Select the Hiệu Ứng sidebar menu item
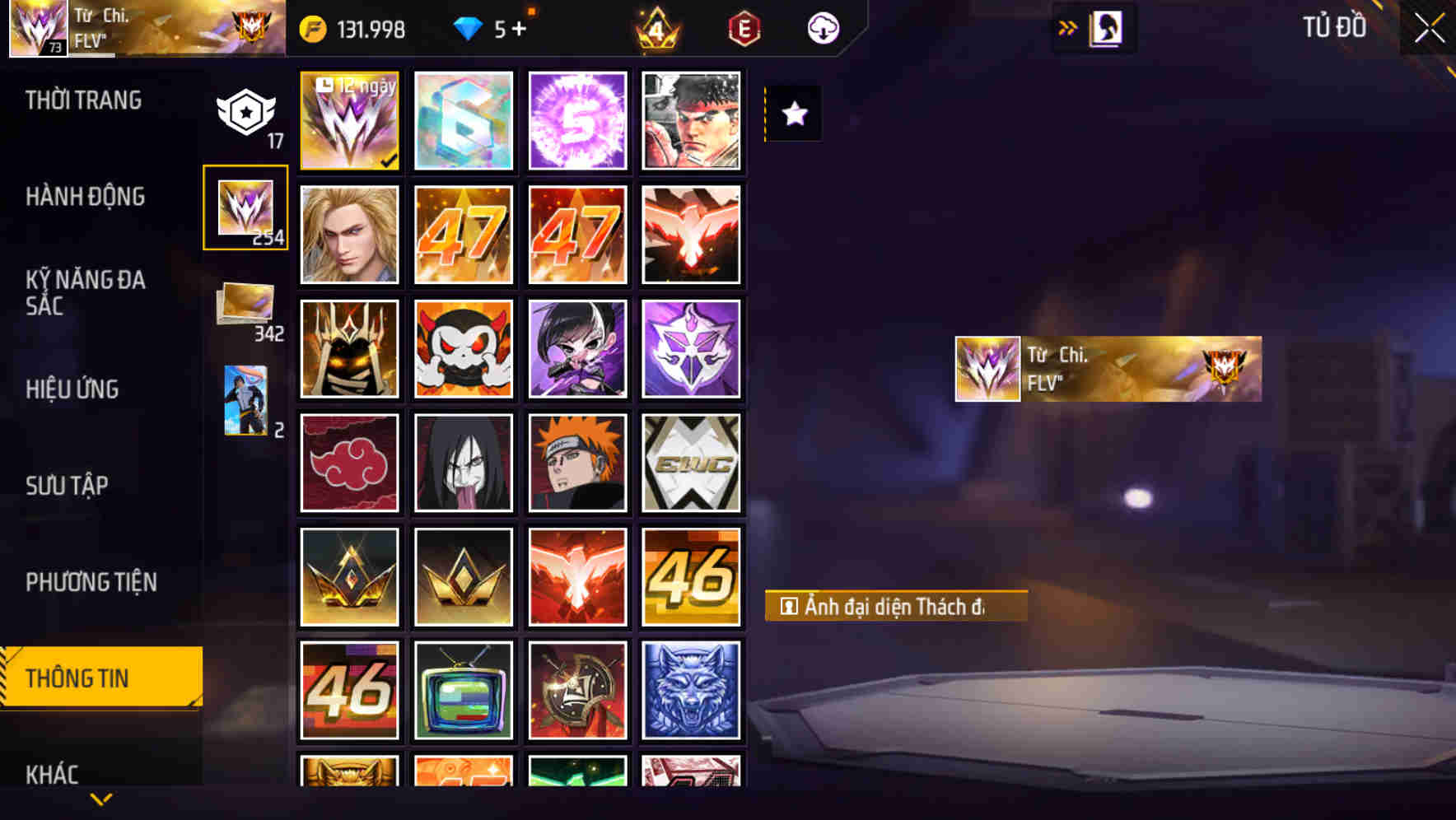This screenshot has width=1456, height=820. [74, 389]
